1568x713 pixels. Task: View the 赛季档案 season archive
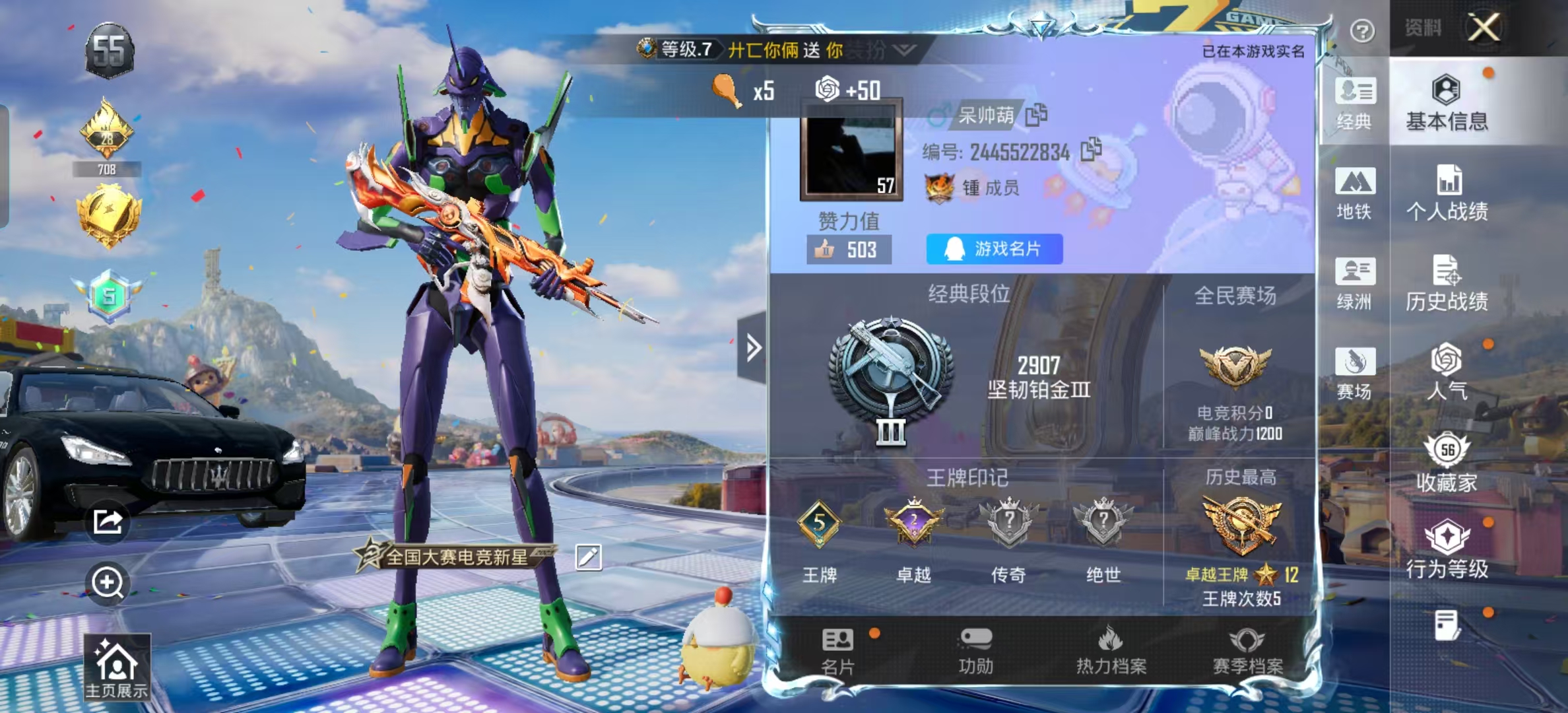tap(1247, 650)
